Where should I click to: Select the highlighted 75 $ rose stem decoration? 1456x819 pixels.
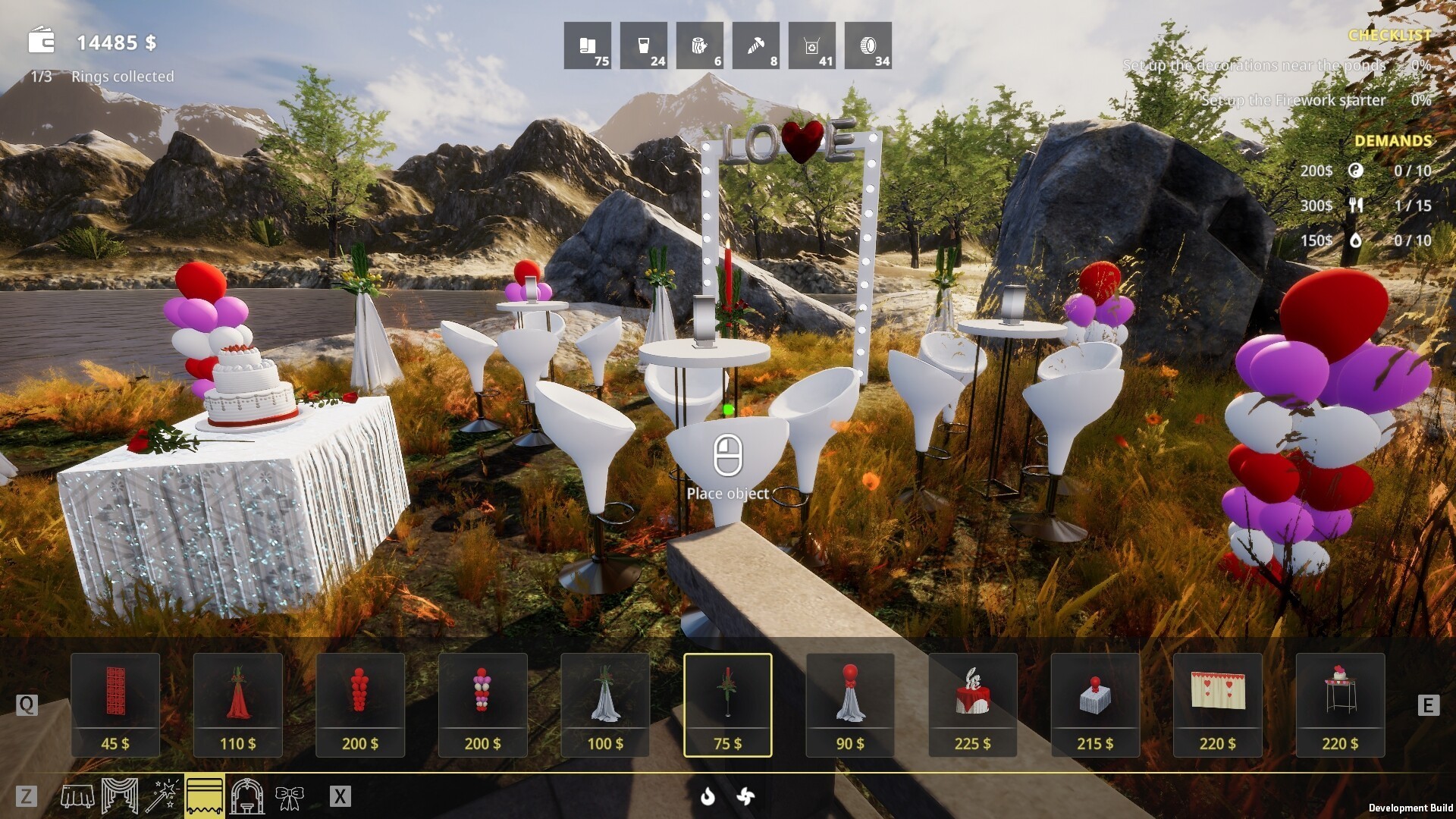pyautogui.click(x=728, y=704)
